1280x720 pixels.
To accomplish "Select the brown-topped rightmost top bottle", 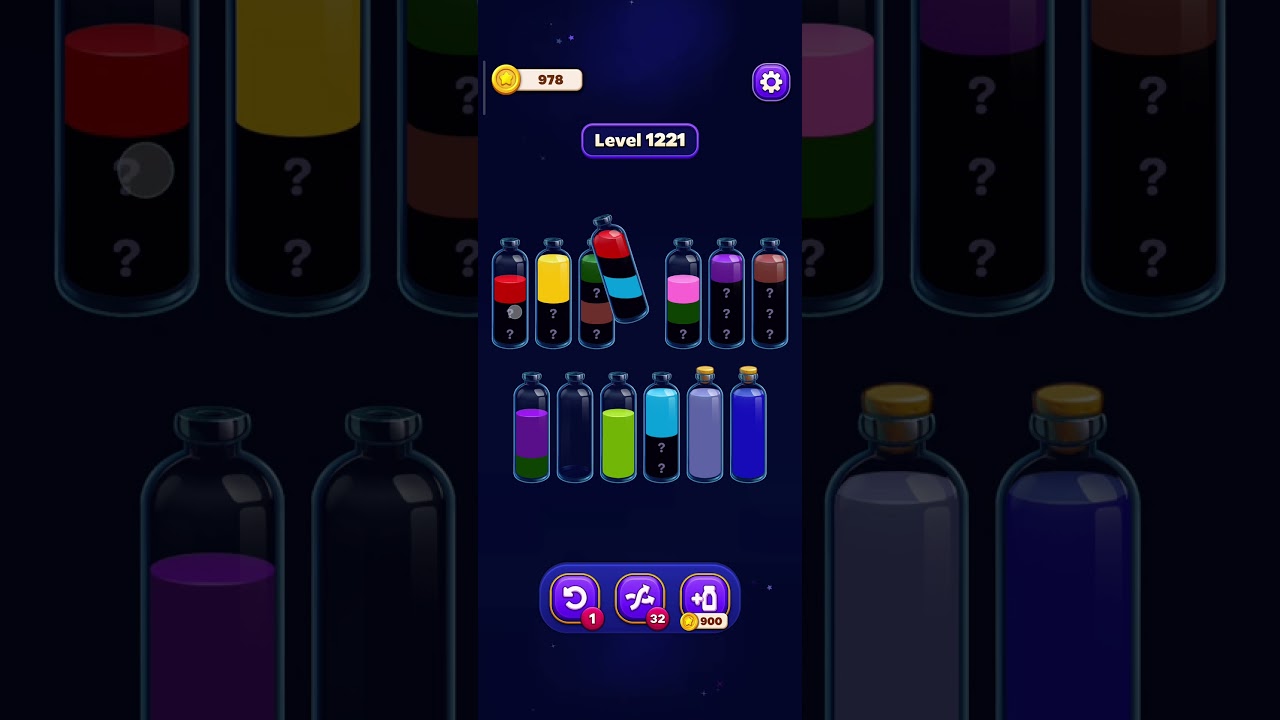I will point(769,290).
